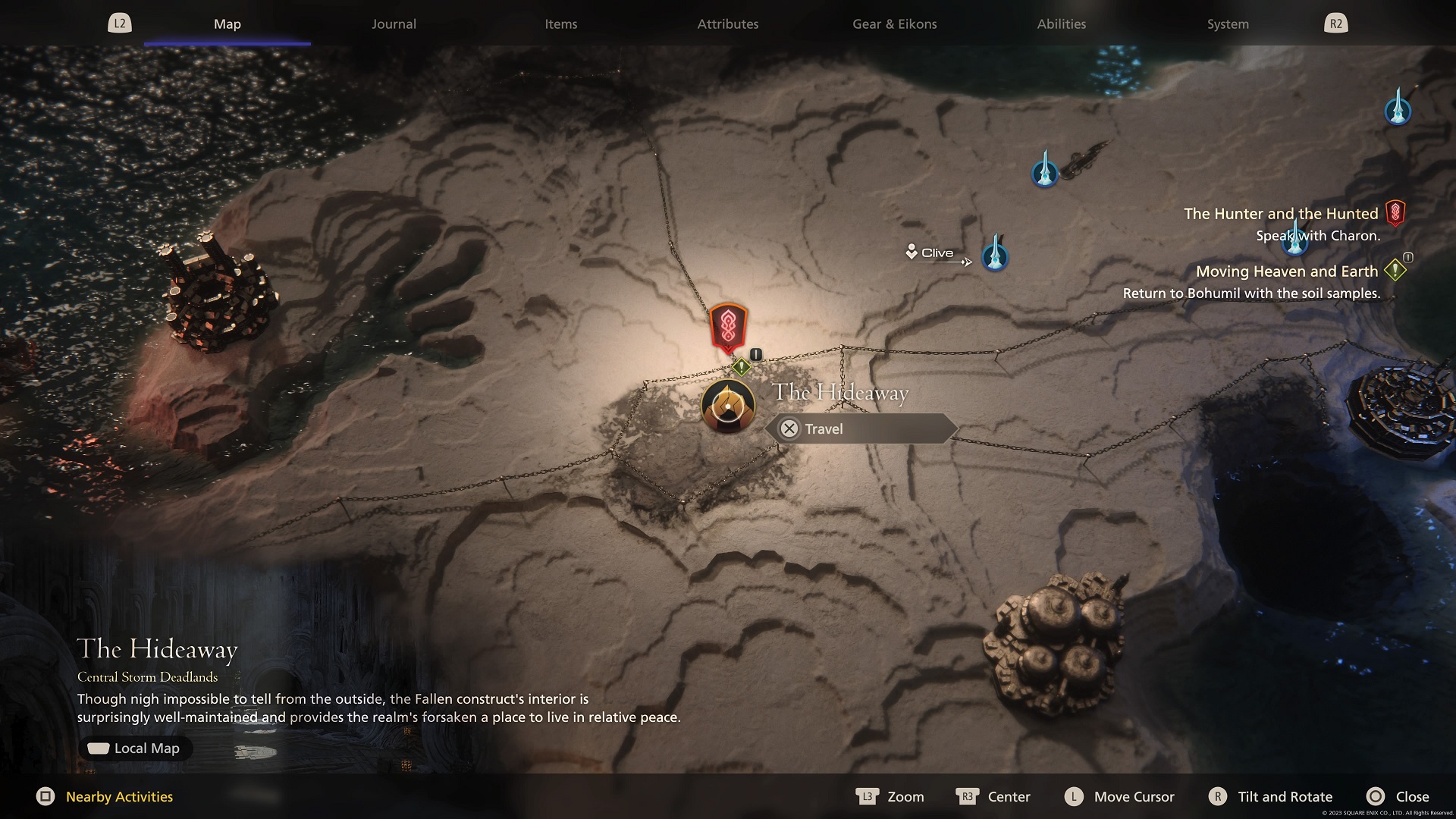Switch to the System tab
Screen dimensions: 1456x819
click(1227, 24)
